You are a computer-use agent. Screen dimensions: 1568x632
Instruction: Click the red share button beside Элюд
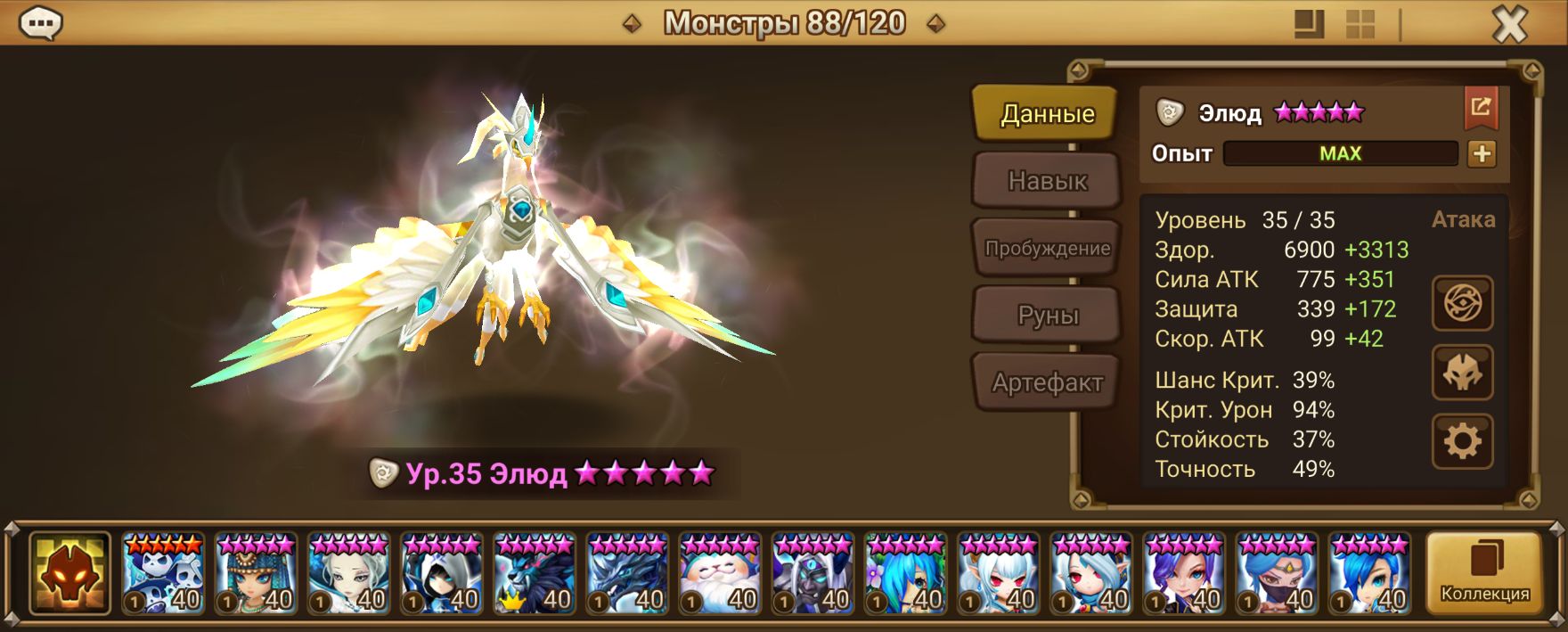coord(1481,108)
